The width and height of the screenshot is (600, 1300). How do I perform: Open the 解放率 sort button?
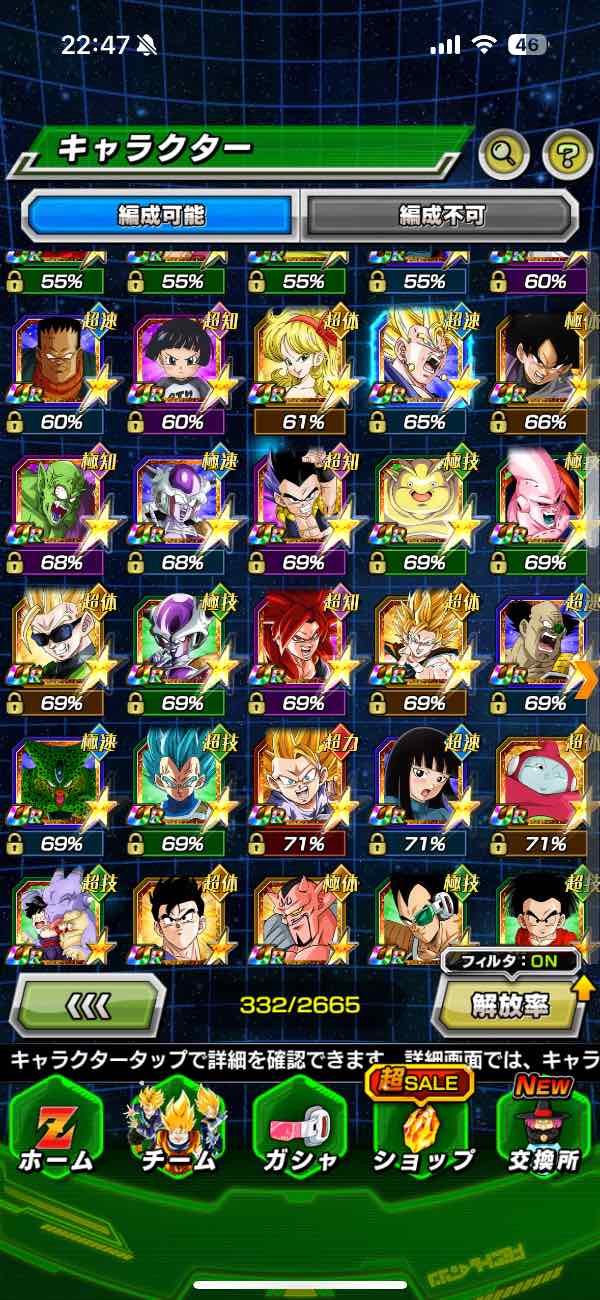[508, 1004]
